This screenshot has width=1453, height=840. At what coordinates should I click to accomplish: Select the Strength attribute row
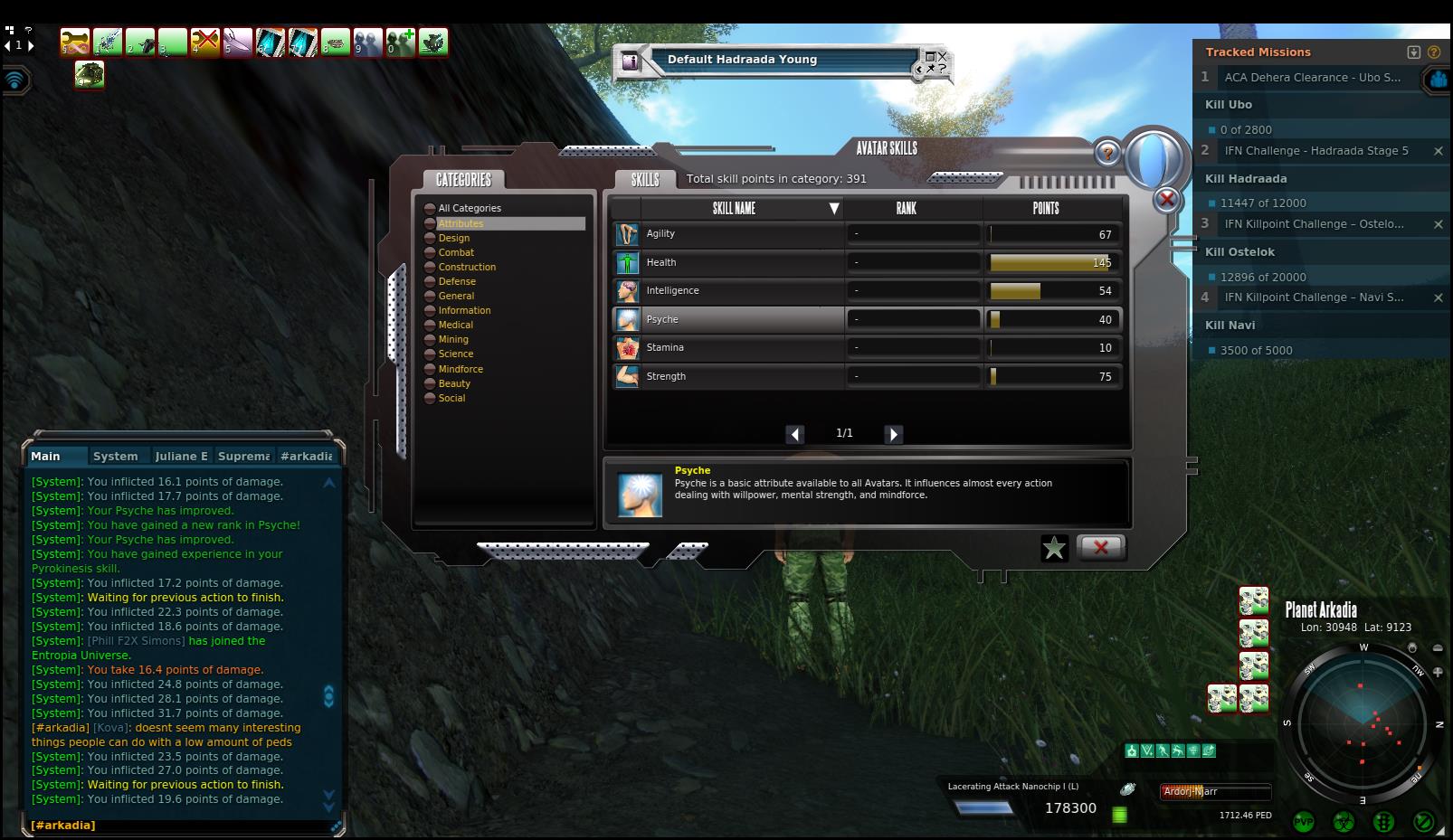point(728,376)
